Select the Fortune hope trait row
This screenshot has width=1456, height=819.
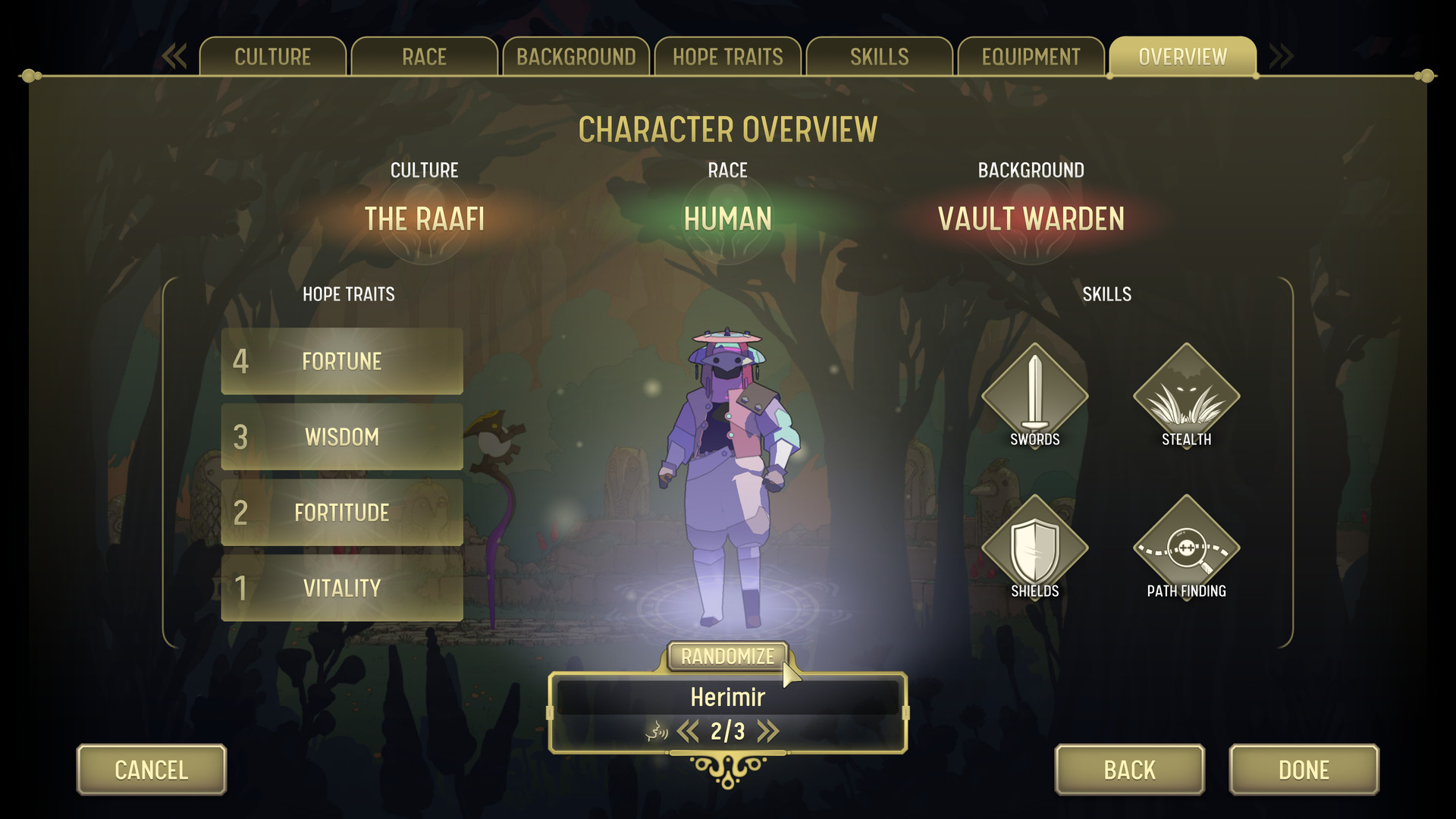tap(341, 362)
